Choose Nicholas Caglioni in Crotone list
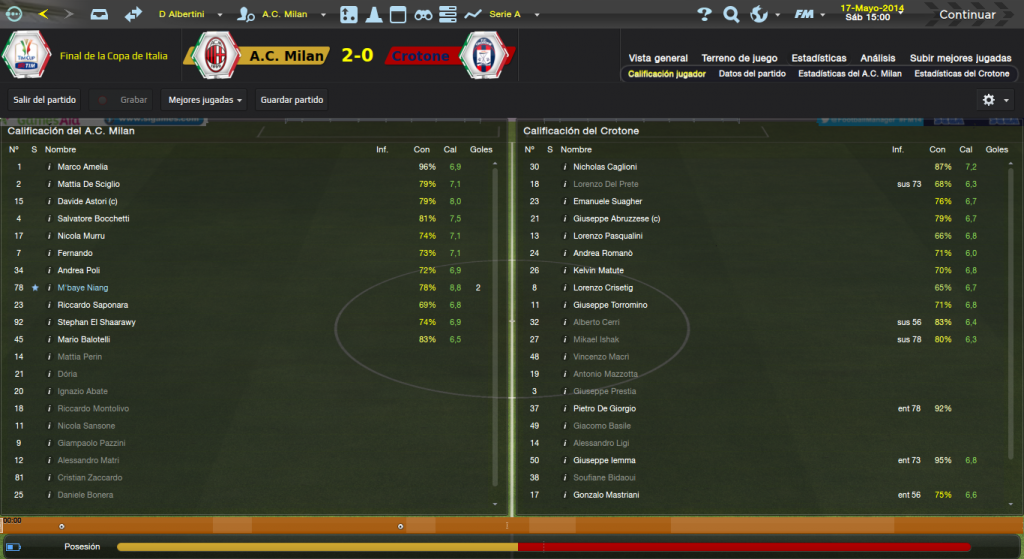Screen dimensions: 1024x559 point(606,166)
